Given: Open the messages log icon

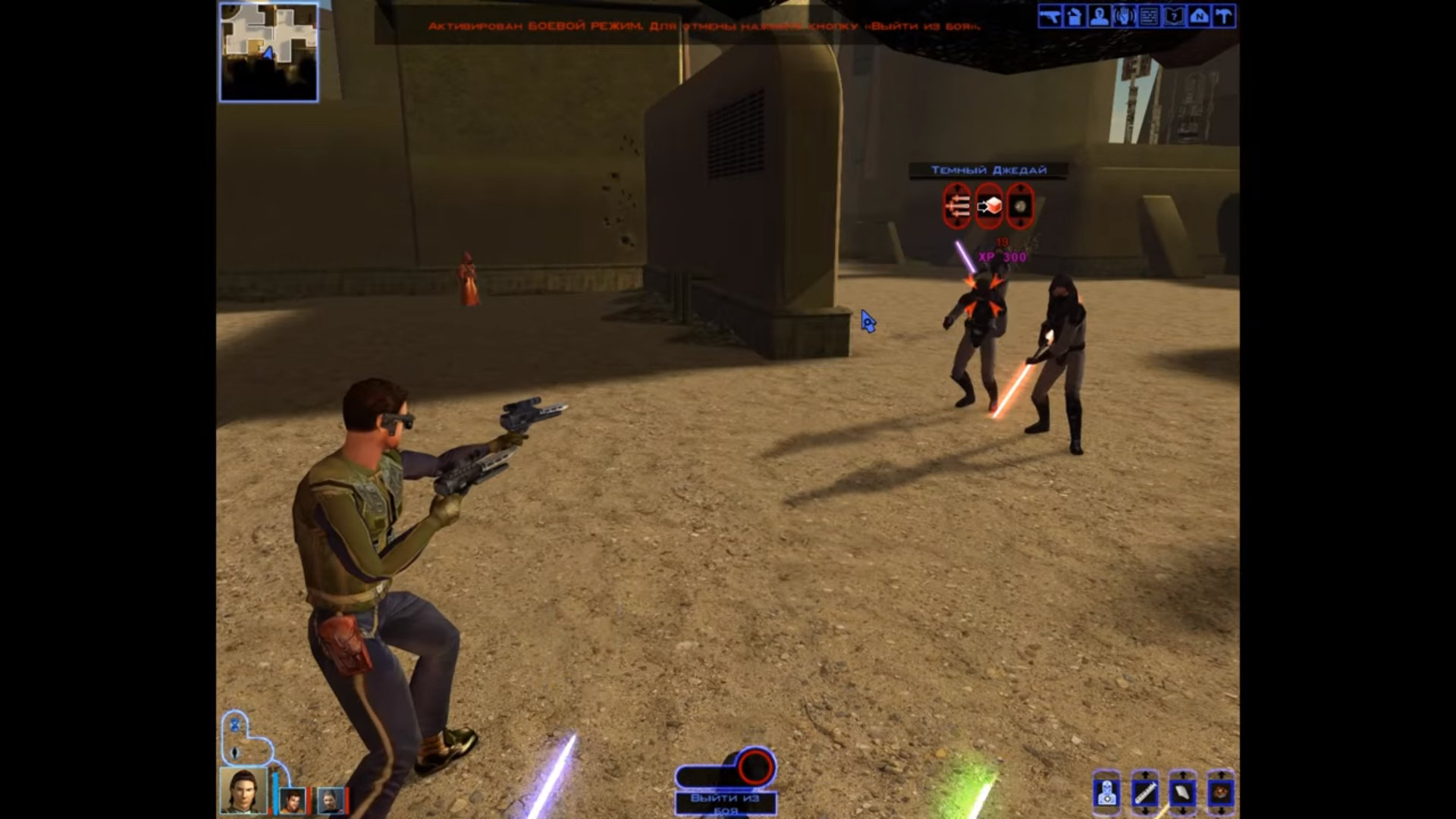Looking at the screenshot, I should pyautogui.click(x=1149, y=17).
